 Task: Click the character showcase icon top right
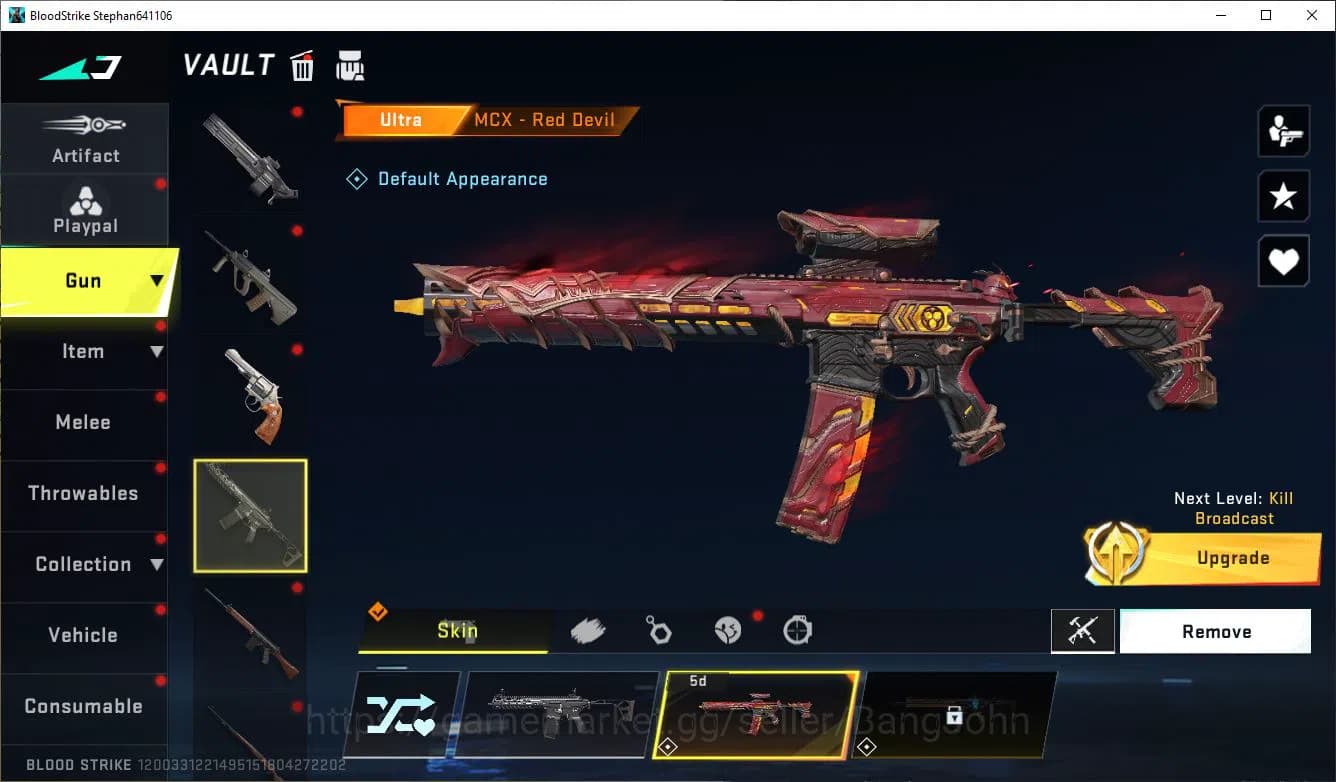[x=1283, y=131]
